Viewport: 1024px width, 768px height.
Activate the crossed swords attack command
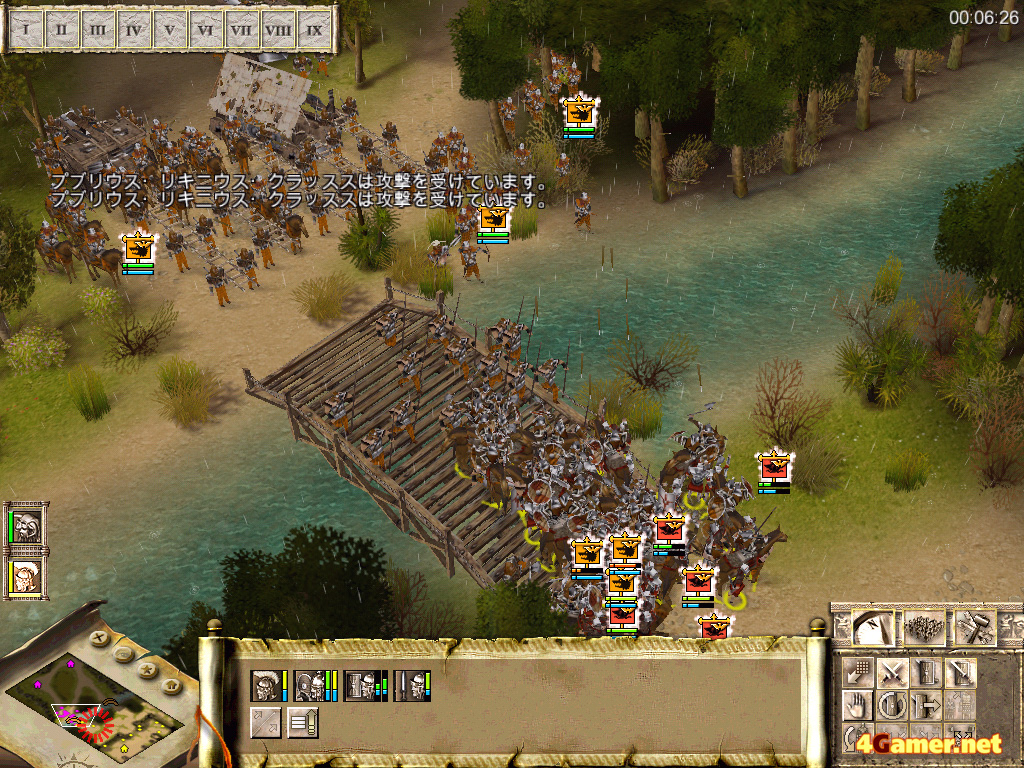click(892, 672)
